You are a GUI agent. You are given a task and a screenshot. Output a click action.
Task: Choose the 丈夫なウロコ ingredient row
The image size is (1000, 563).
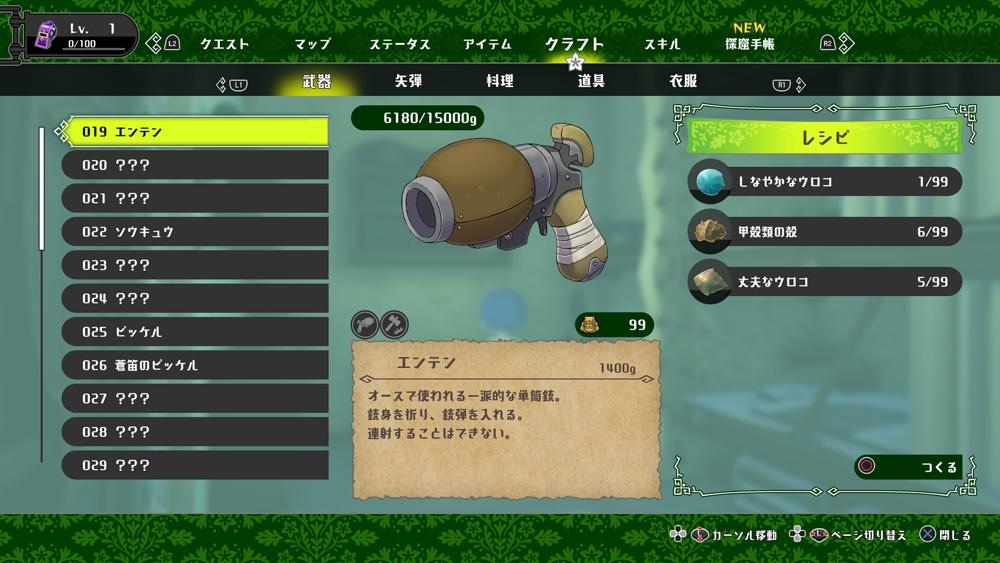tap(825, 282)
